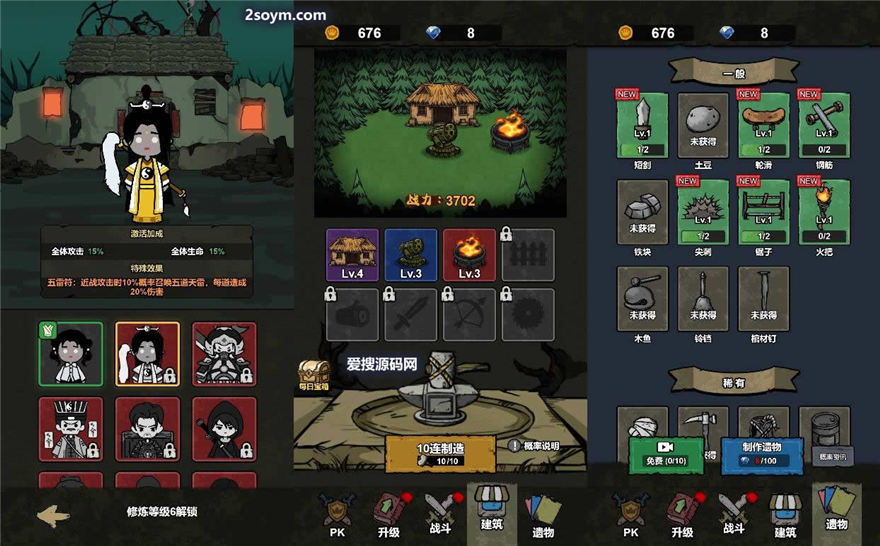Select the Lv.3 fire brazier building

point(468,255)
